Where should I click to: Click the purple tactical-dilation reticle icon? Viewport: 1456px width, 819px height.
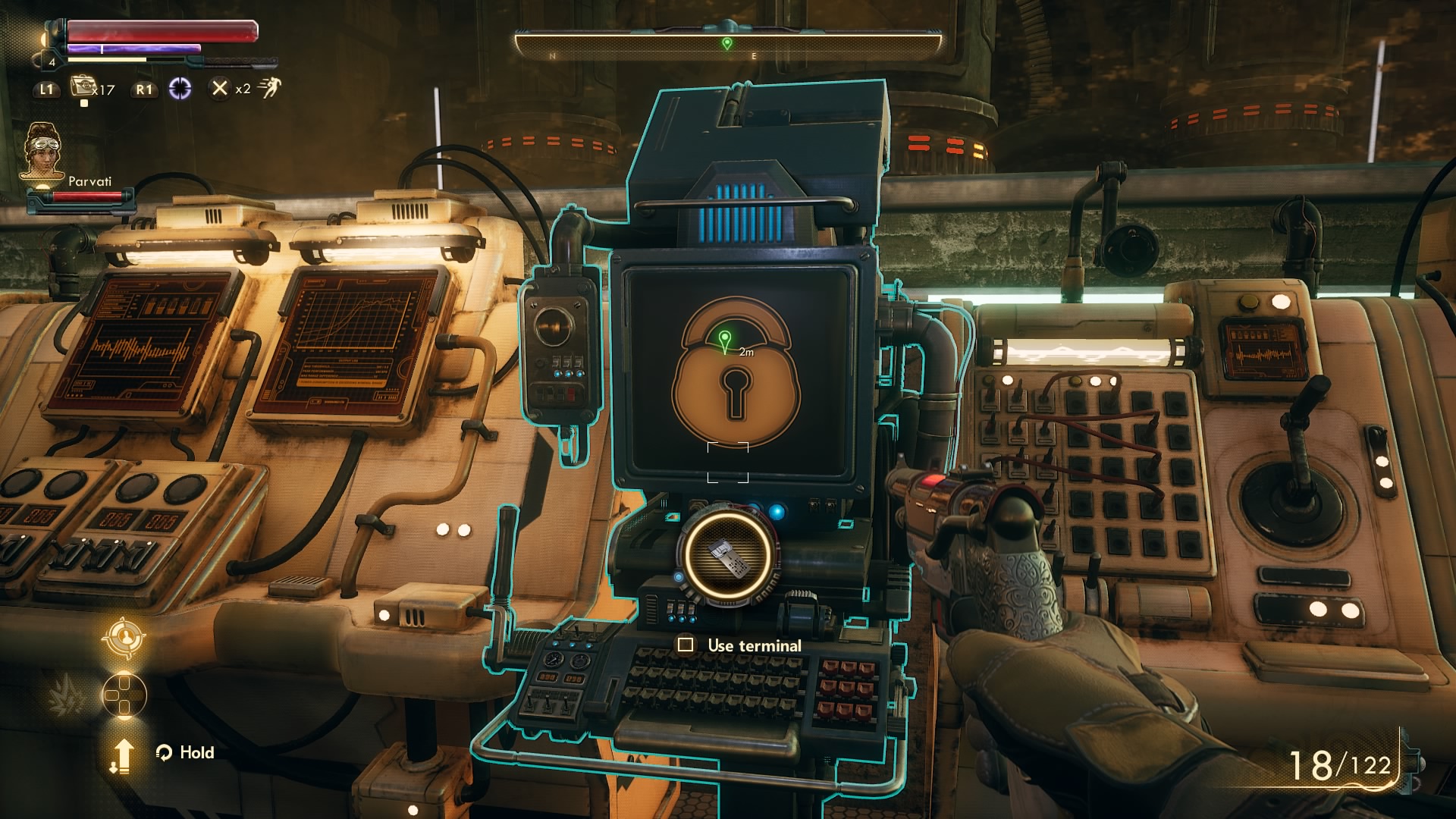tap(179, 89)
